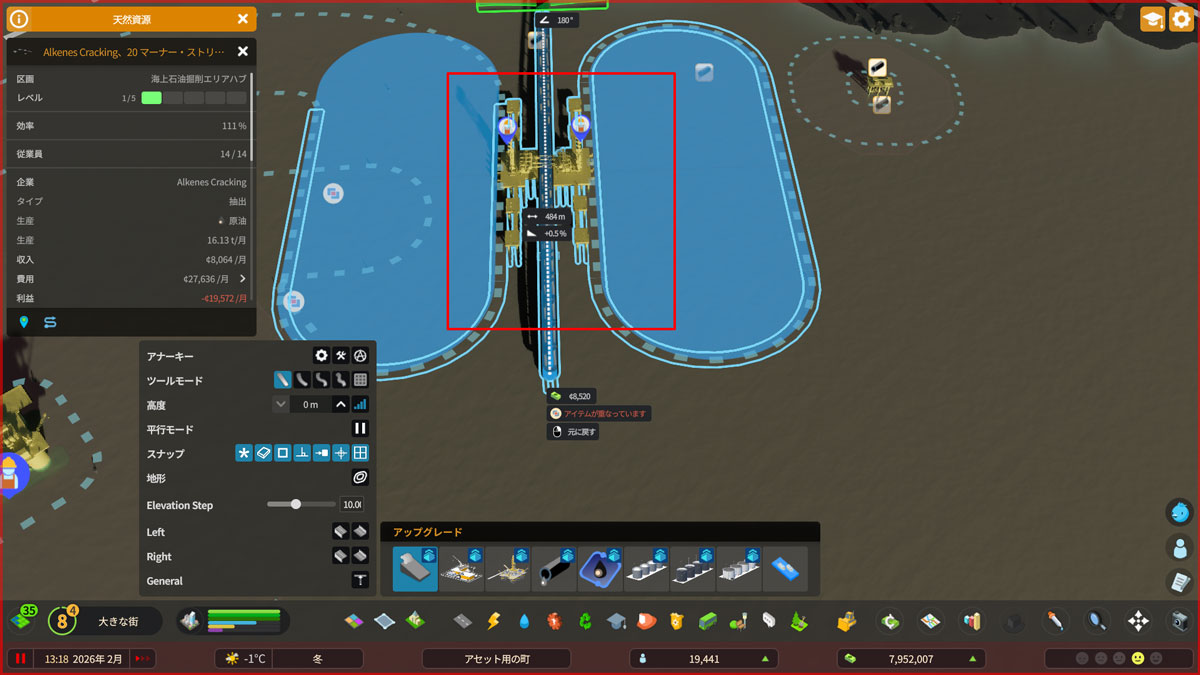Lower the 高度 elevation with the down arrow

280,405
